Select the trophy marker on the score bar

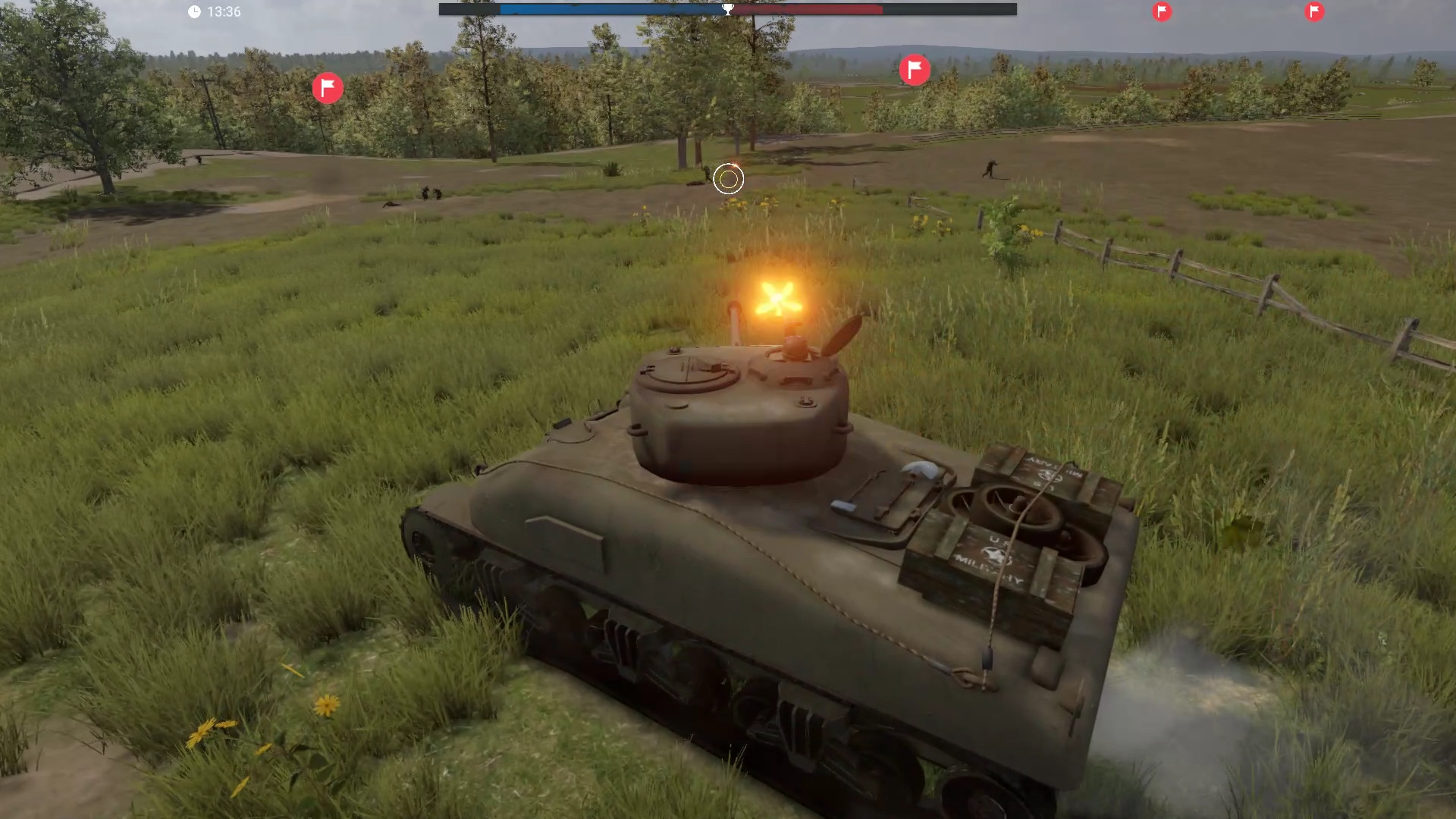pyautogui.click(x=728, y=8)
